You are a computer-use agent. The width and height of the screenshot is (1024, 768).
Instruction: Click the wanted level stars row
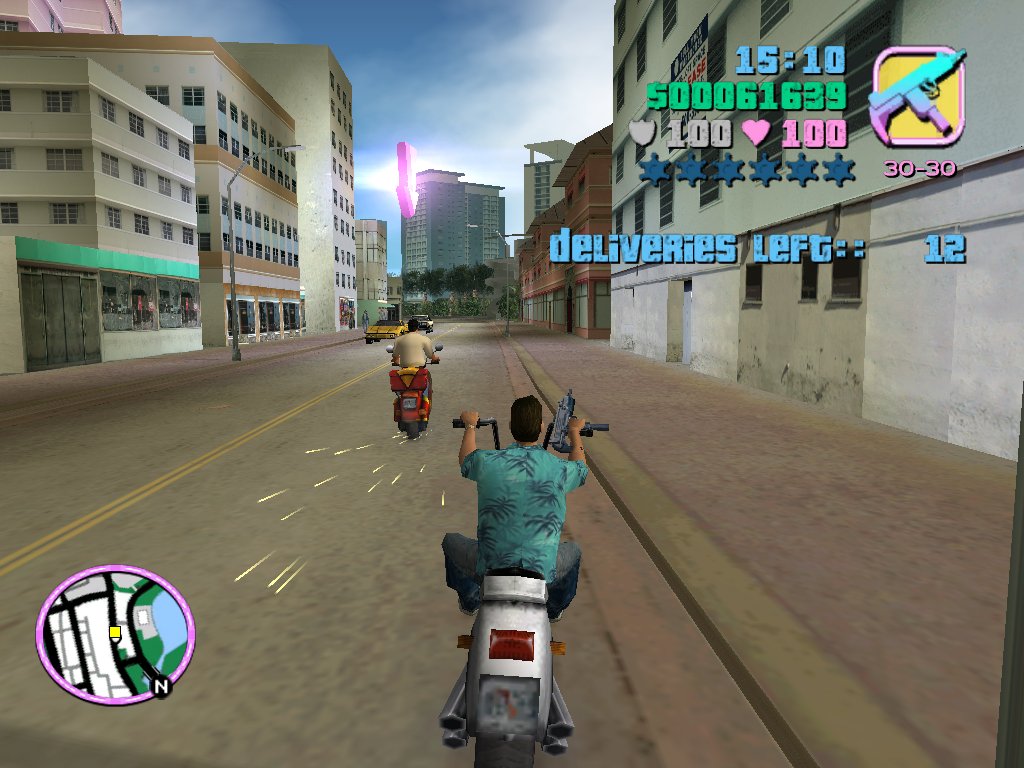[x=747, y=170]
